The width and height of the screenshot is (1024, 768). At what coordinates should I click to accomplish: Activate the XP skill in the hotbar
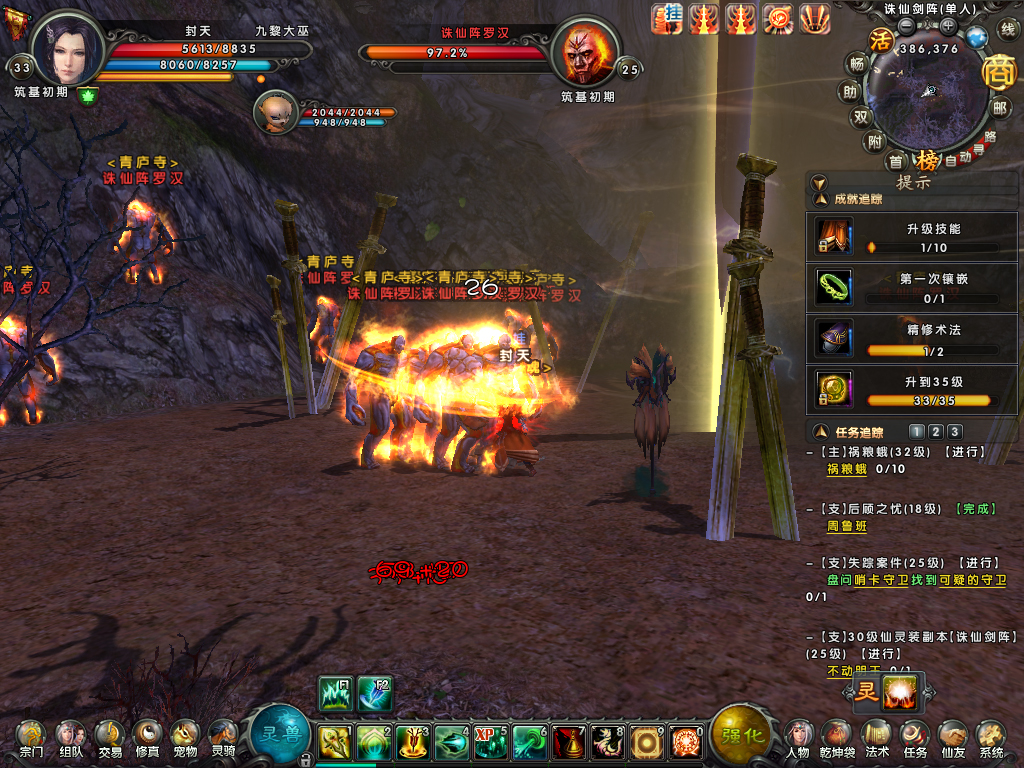pos(490,742)
